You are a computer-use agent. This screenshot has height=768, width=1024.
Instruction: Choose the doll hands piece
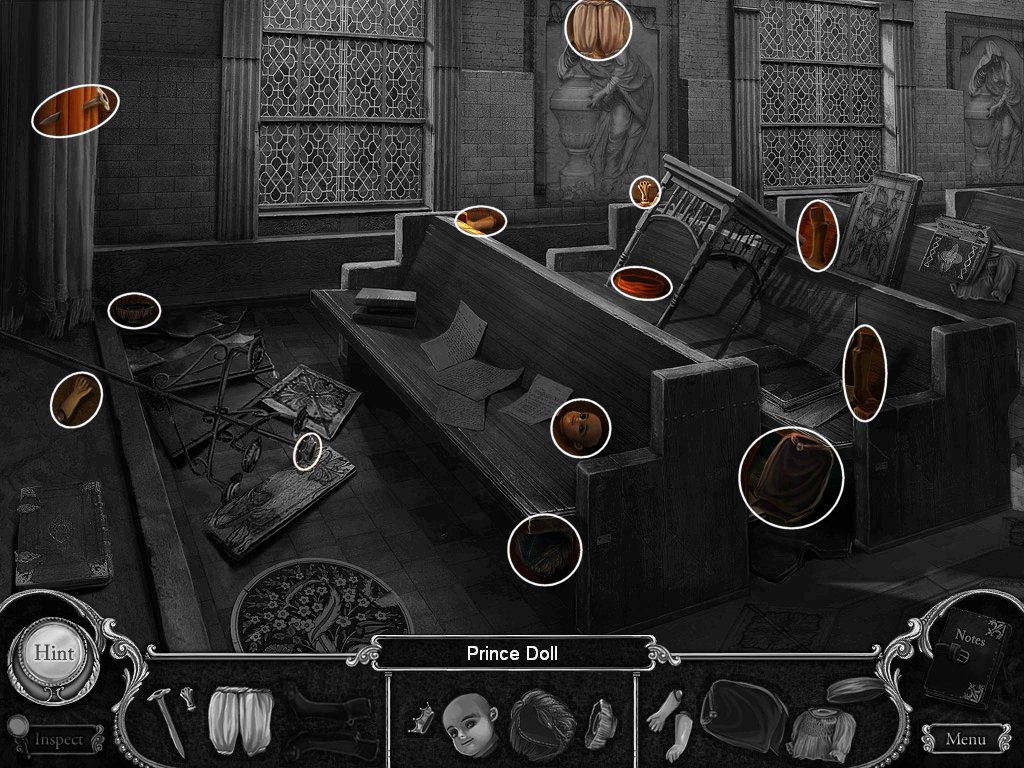point(667,718)
